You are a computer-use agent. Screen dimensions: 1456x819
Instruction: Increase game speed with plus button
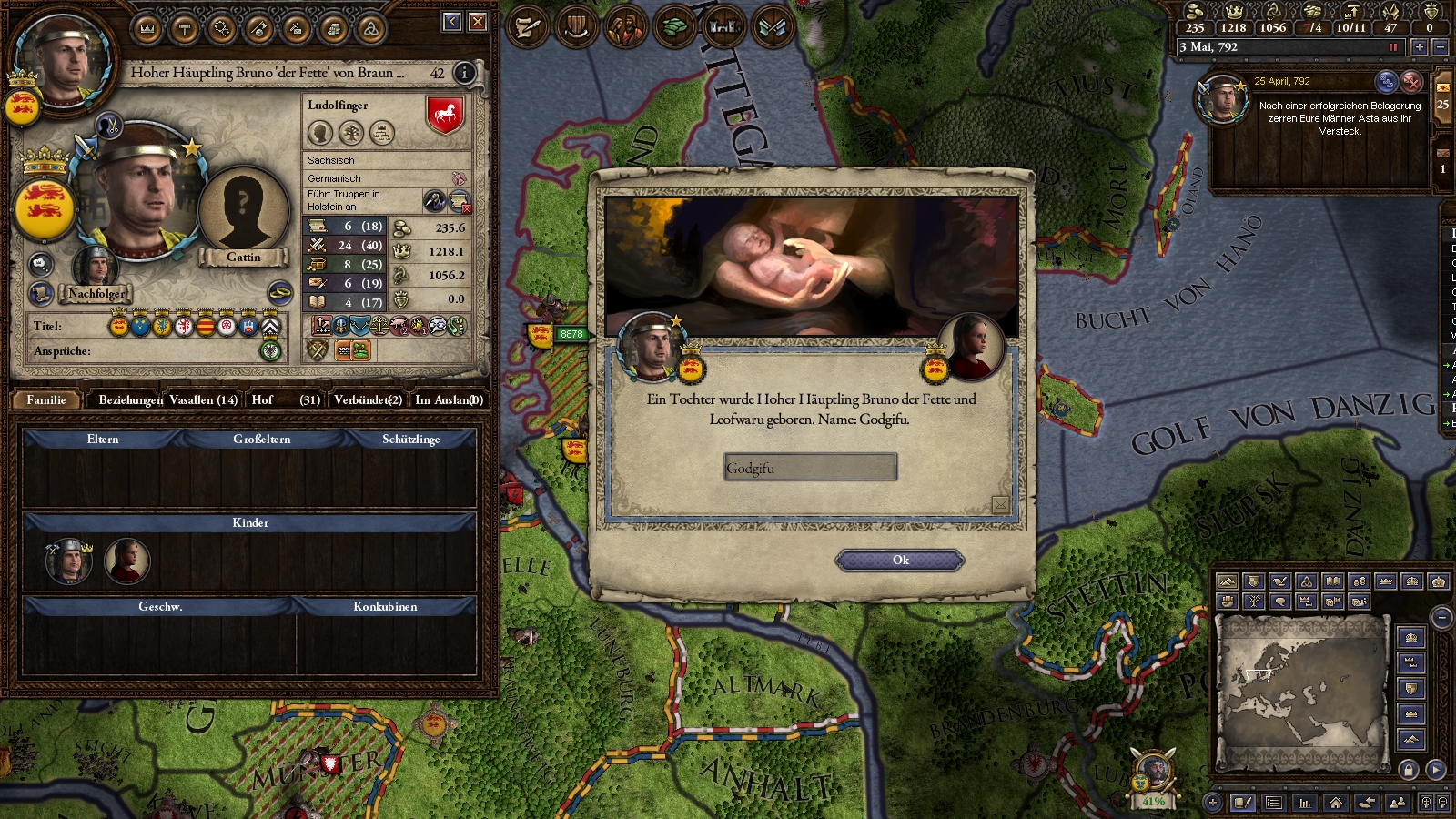tap(1419, 46)
